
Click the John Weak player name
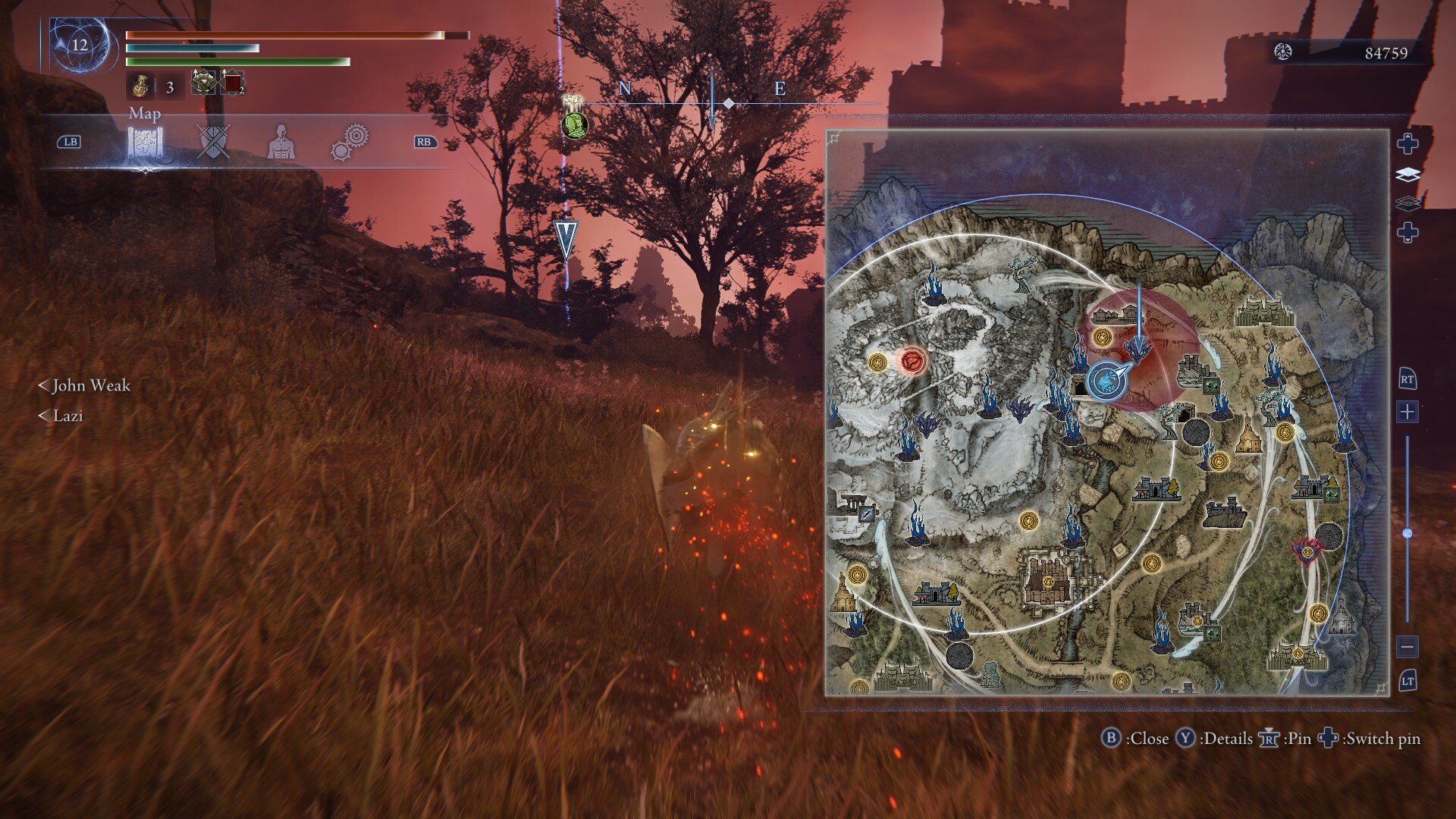coord(92,386)
